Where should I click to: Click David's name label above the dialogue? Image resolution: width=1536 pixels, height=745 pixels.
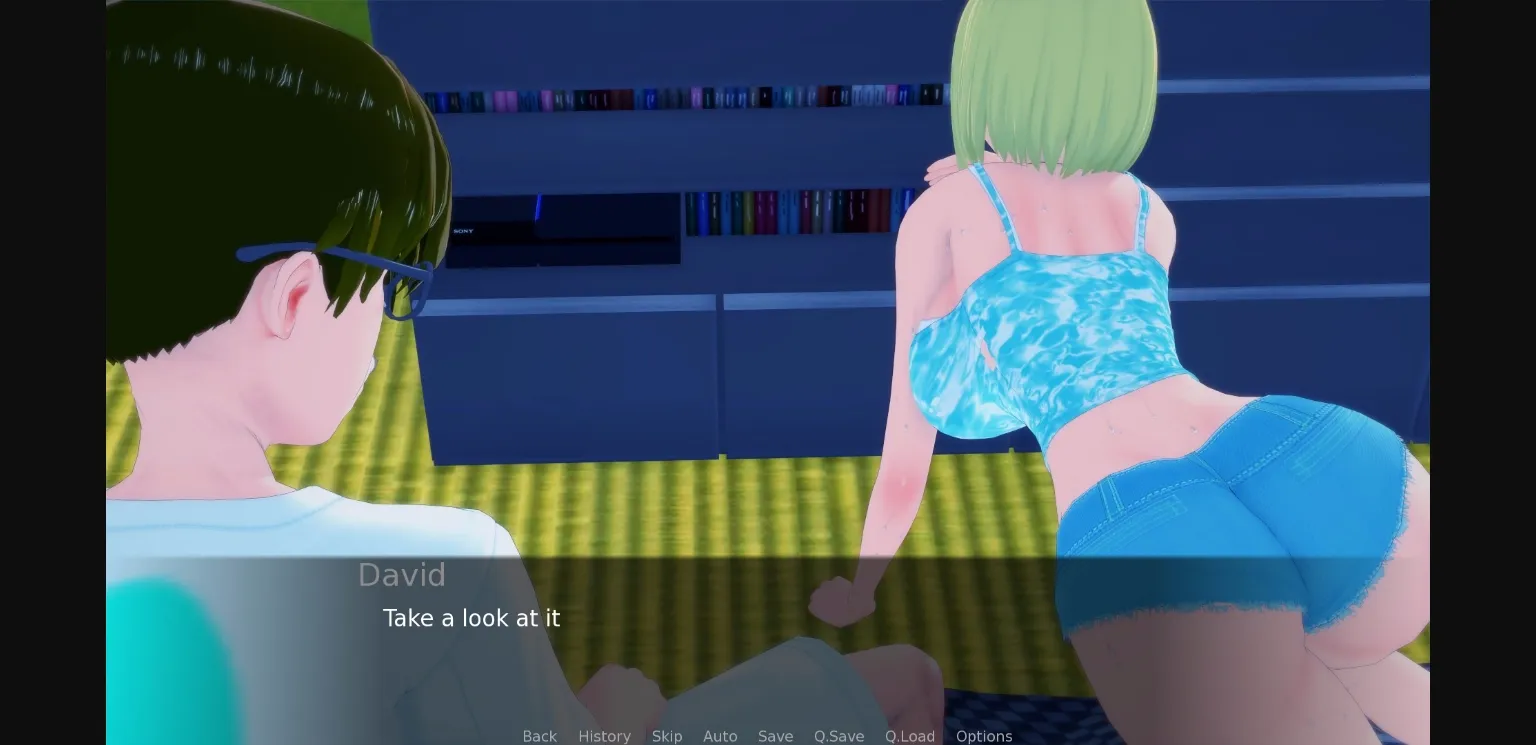[402, 575]
